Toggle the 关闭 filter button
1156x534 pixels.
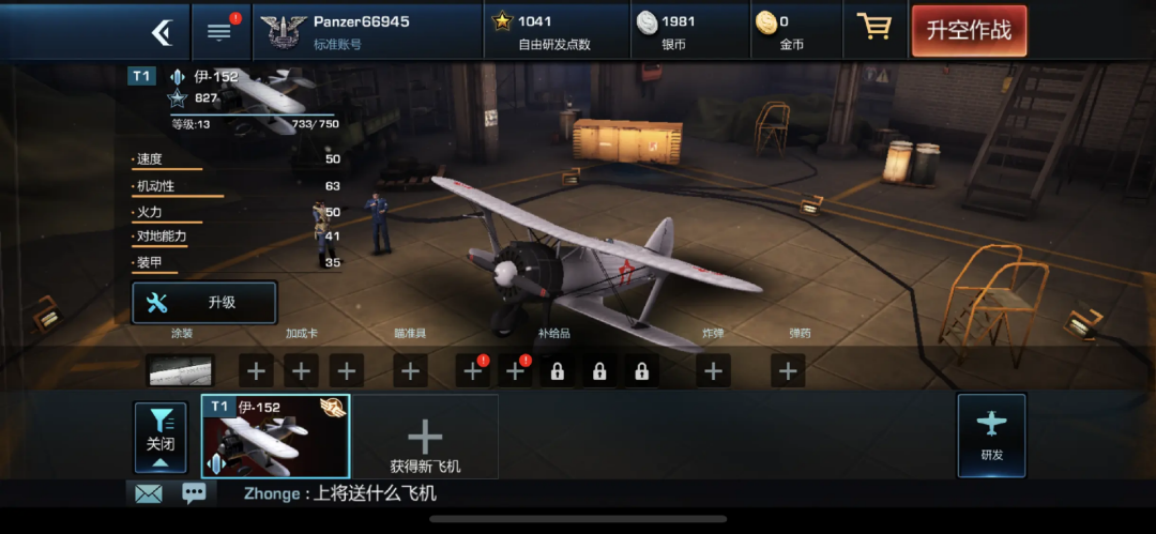(160, 437)
